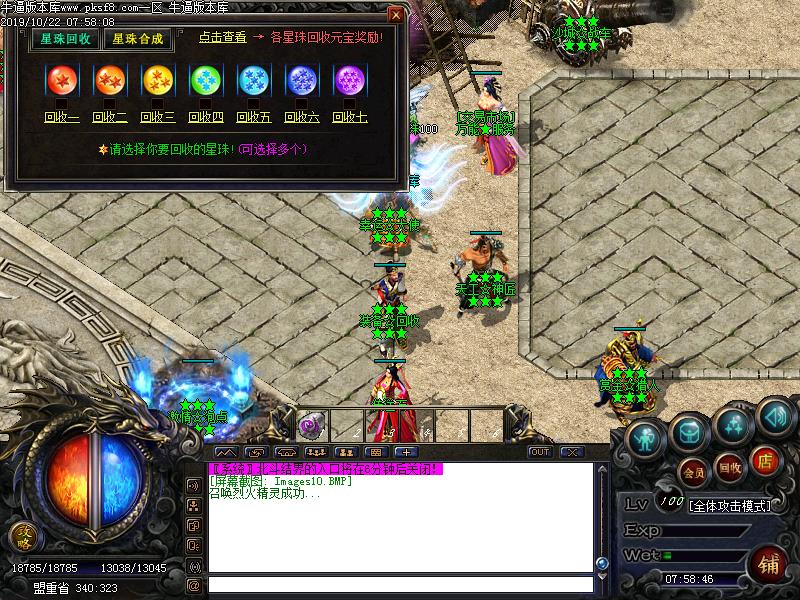Open the 点击查看 rewards link
The width and height of the screenshot is (800, 600).
click(x=222, y=37)
